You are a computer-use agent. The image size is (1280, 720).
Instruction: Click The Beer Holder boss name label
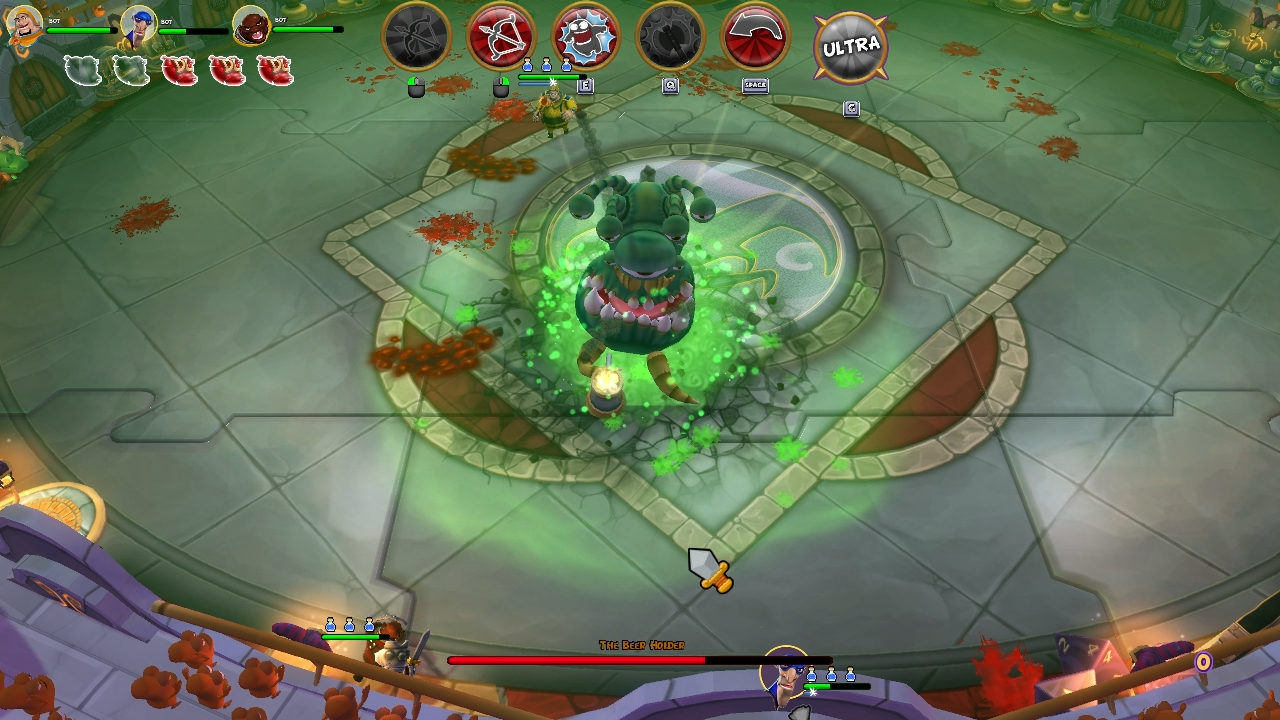640,645
